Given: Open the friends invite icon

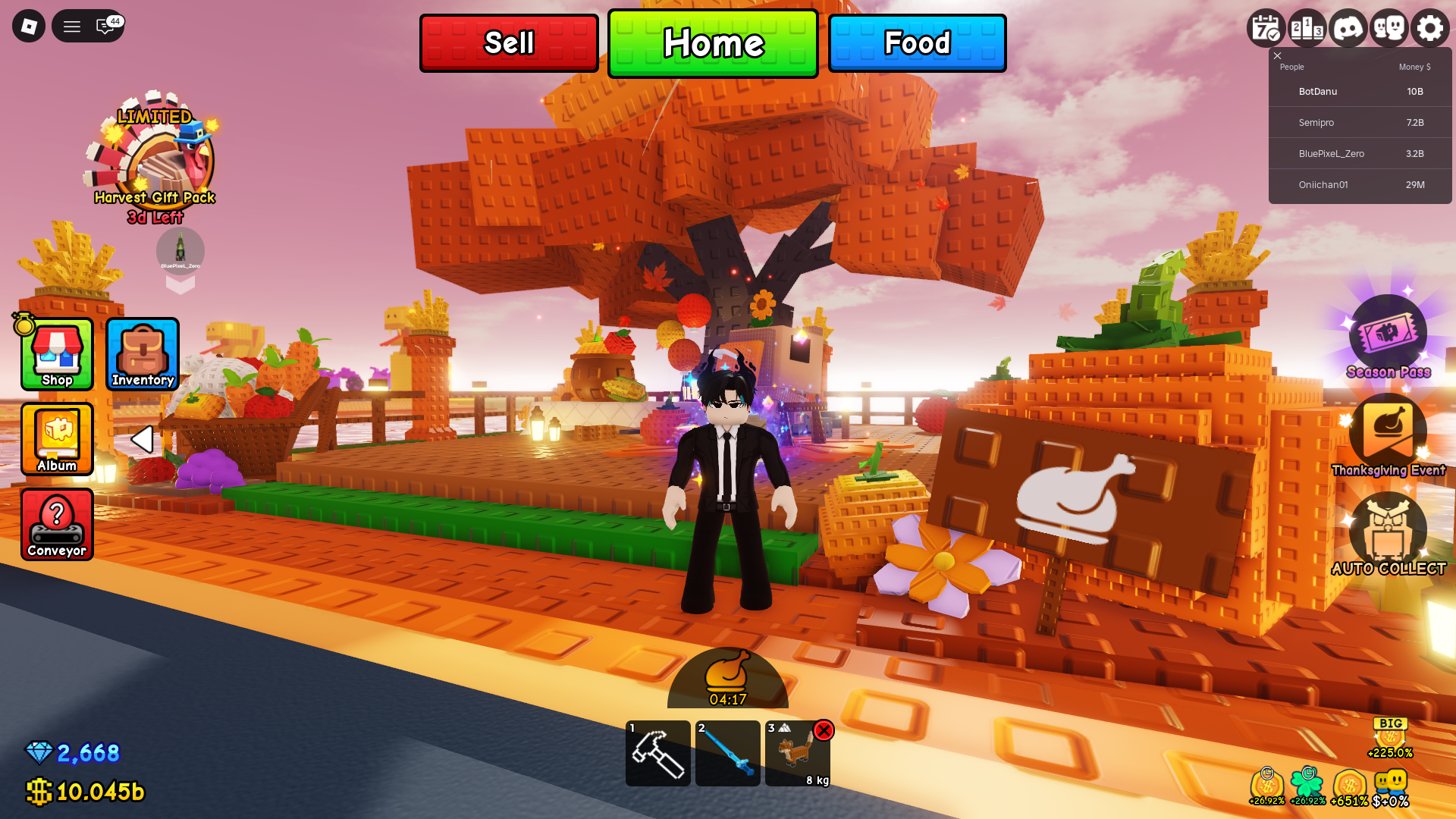Looking at the screenshot, I should pyautogui.click(x=1389, y=27).
